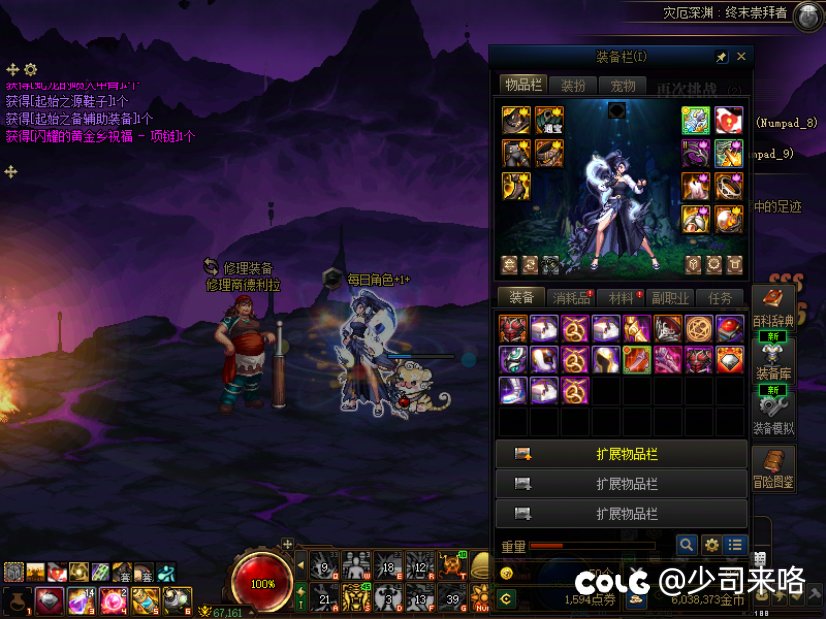Show the 副职业 inventory tab
826x619 pixels.
[670, 297]
